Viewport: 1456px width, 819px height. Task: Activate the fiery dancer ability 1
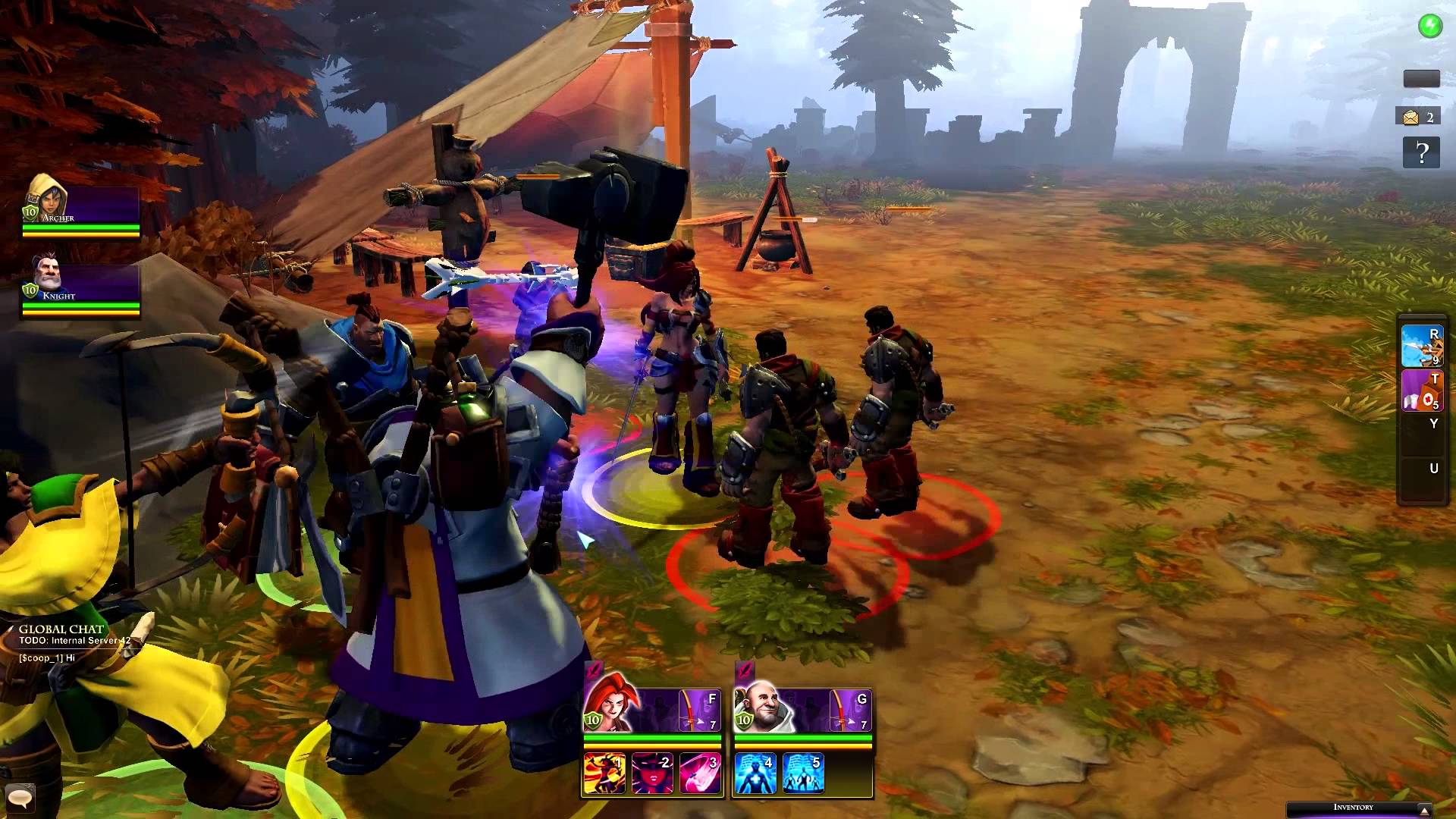point(604,773)
